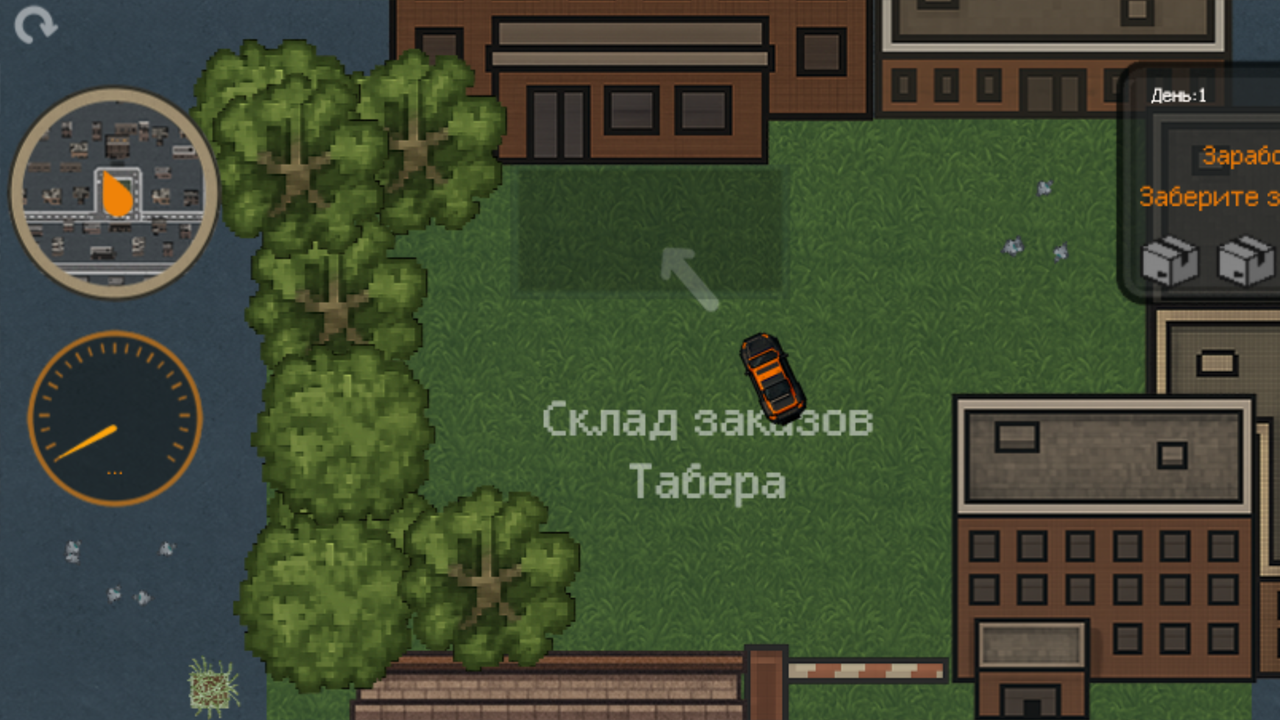The width and height of the screenshot is (1280, 720).
Task: Click the speedometer gauge
Action: pyautogui.click(x=113, y=417)
